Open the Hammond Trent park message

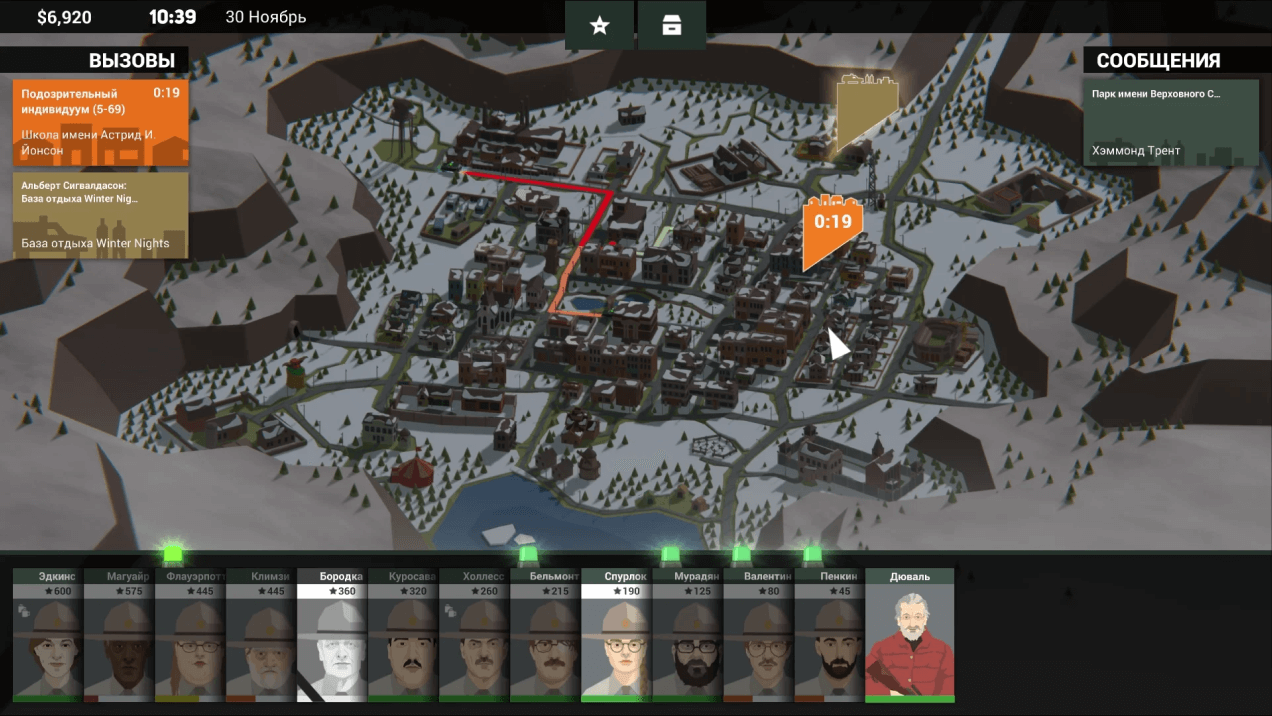1171,123
